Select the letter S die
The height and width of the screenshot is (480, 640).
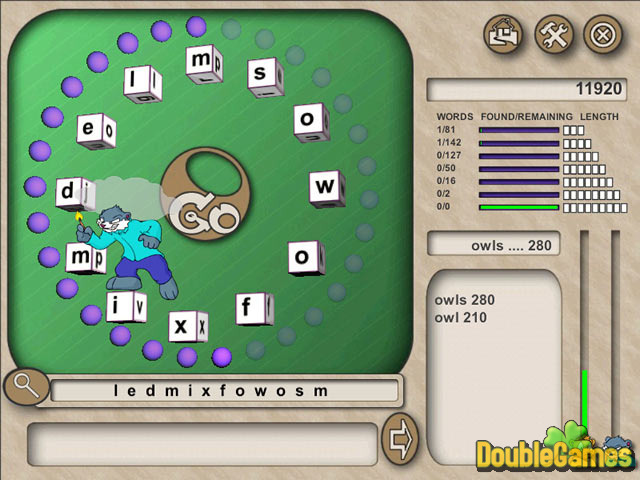point(264,76)
